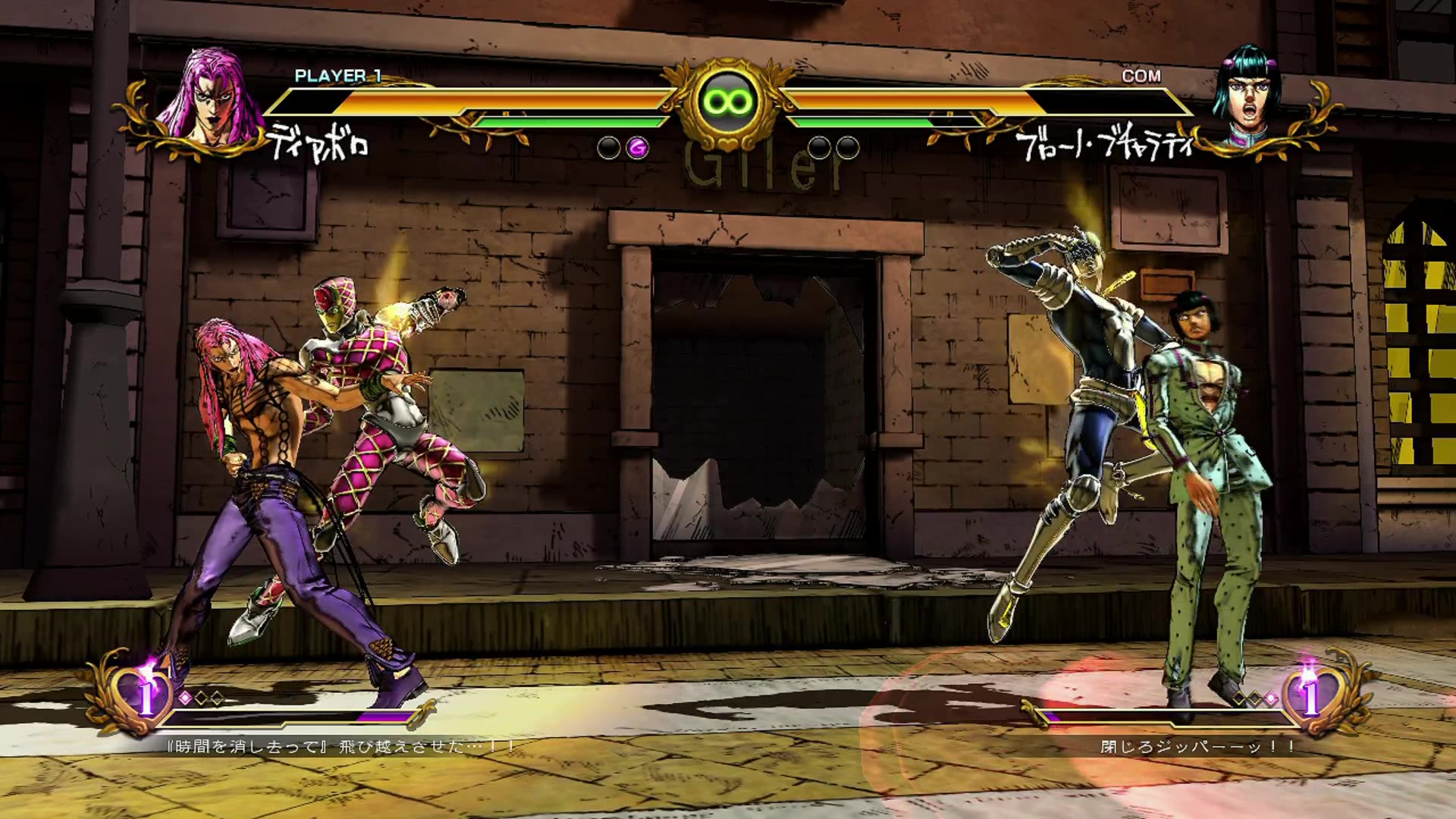Select Player 1's heart gauge emblem
This screenshot has width=1456, height=819.
pyautogui.click(x=144, y=694)
